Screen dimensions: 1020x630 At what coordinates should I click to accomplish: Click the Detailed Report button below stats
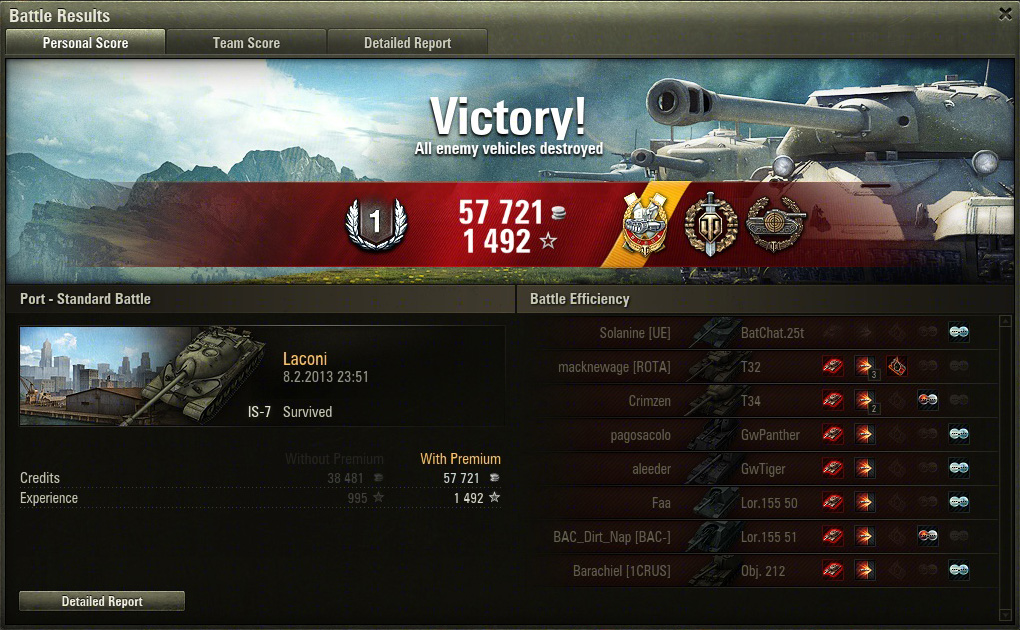point(102,601)
